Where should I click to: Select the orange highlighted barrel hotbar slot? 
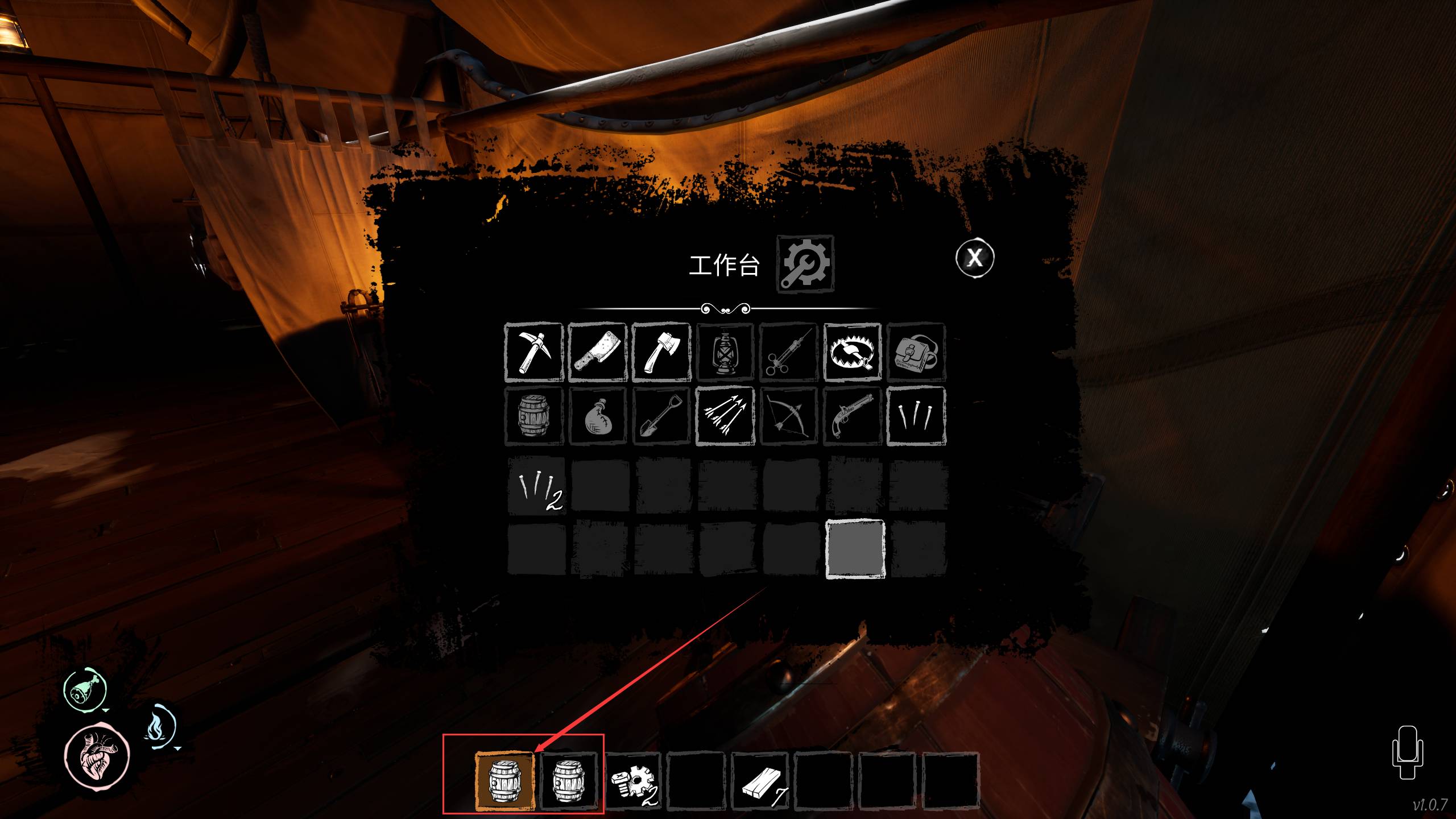click(504, 780)
